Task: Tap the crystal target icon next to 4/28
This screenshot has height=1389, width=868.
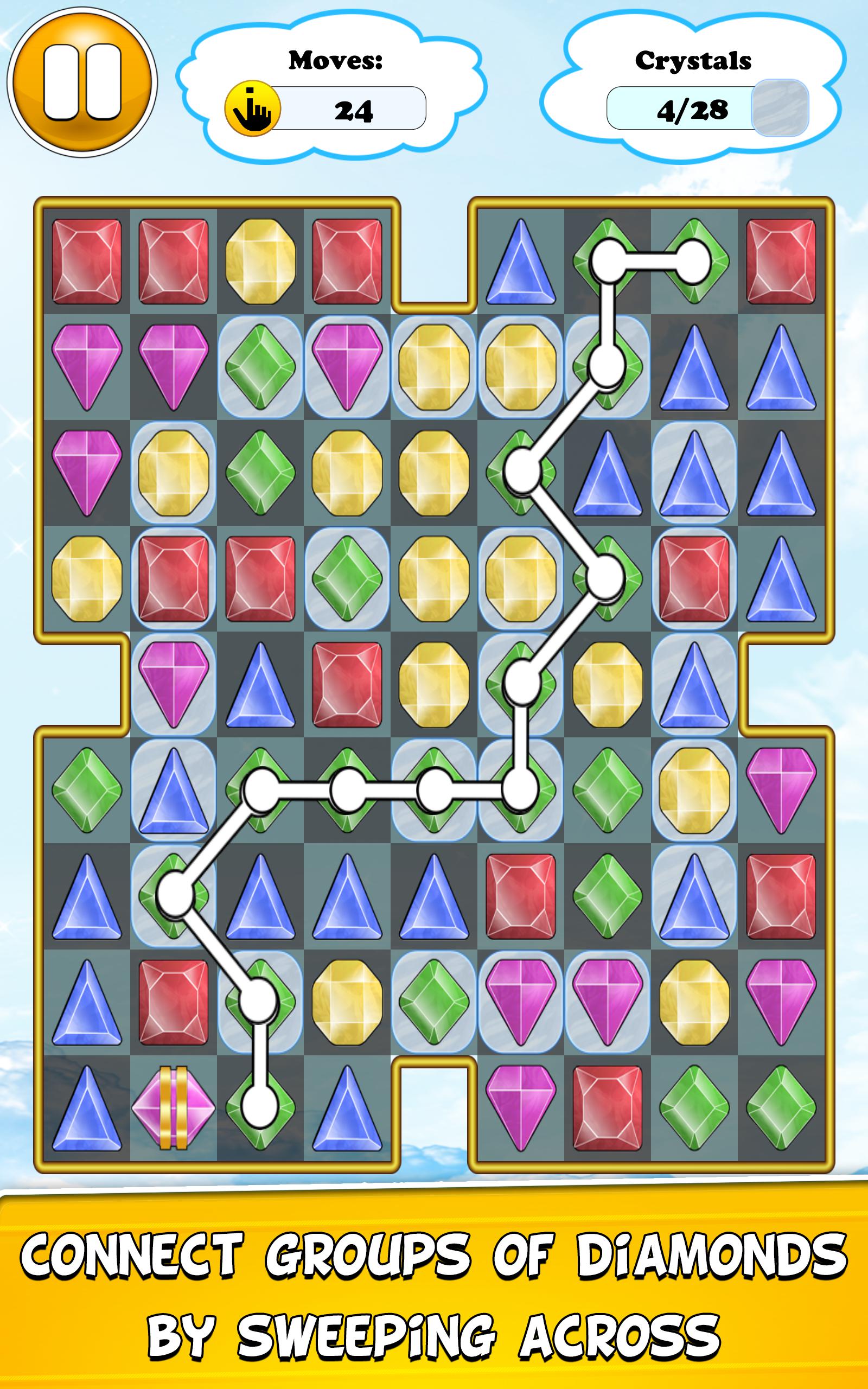Action: coord(782,107)
